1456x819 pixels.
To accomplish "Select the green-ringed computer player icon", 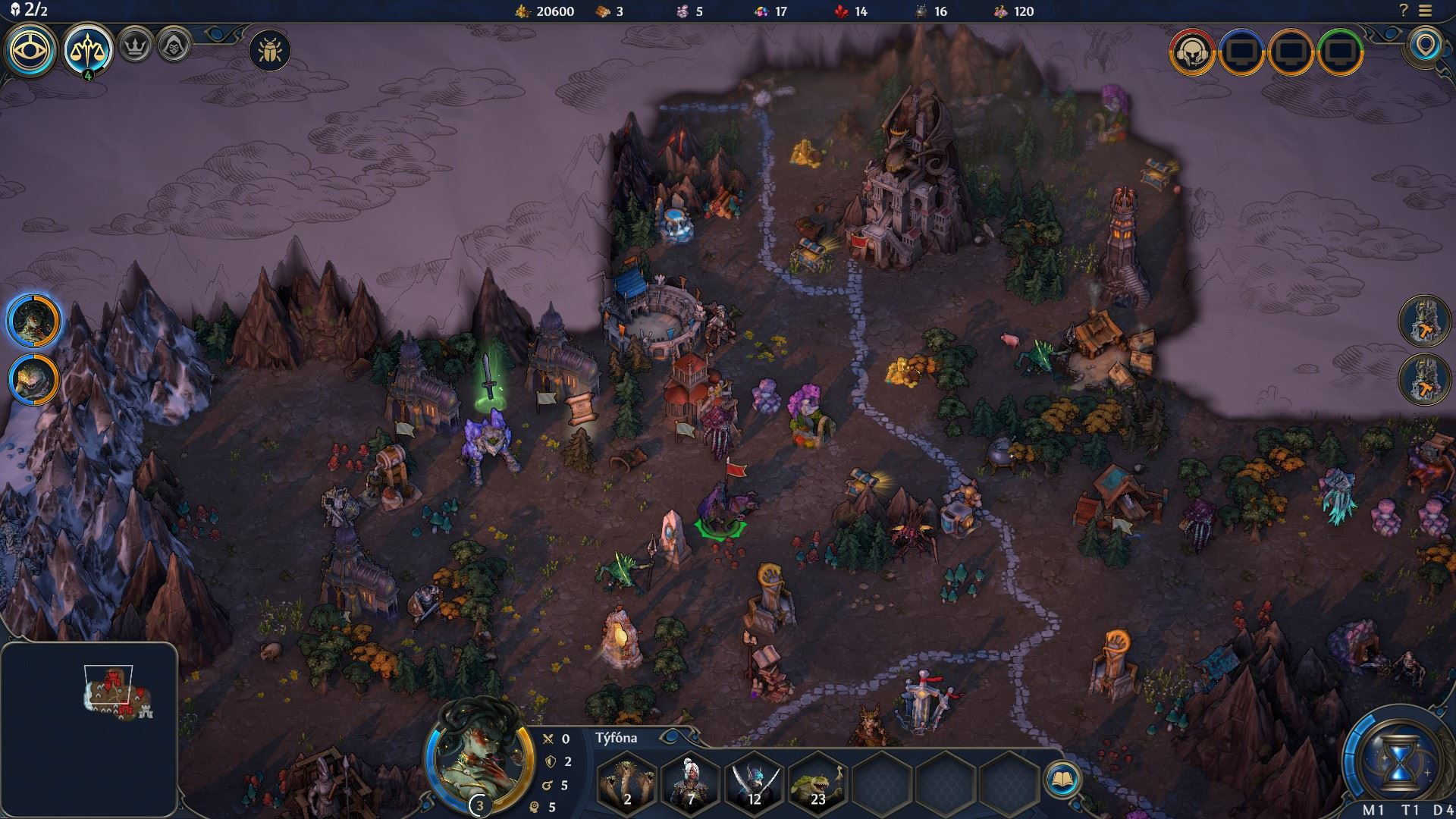I will point(1341,52).
